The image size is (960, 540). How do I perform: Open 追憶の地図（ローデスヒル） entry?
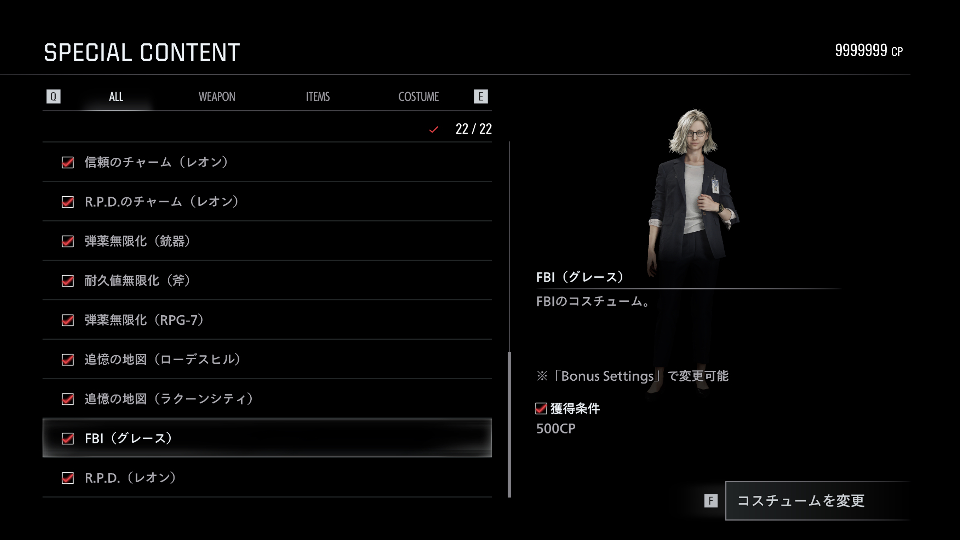point(267,360)
